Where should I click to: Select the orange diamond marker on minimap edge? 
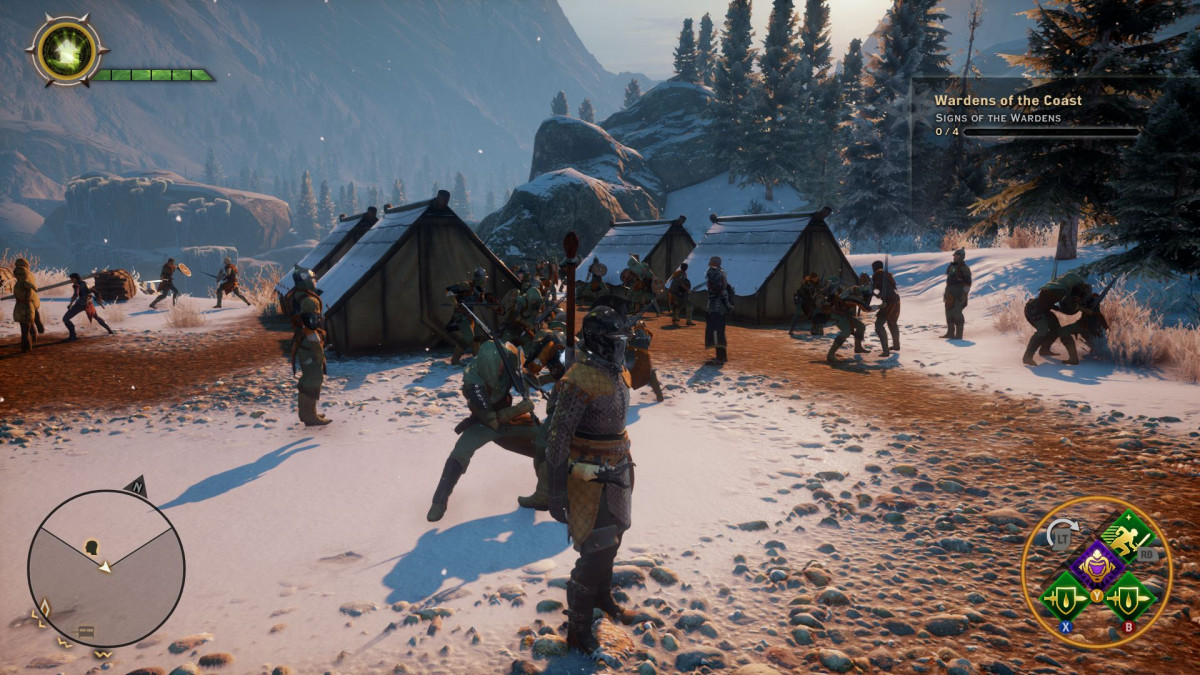pos(43,607)
